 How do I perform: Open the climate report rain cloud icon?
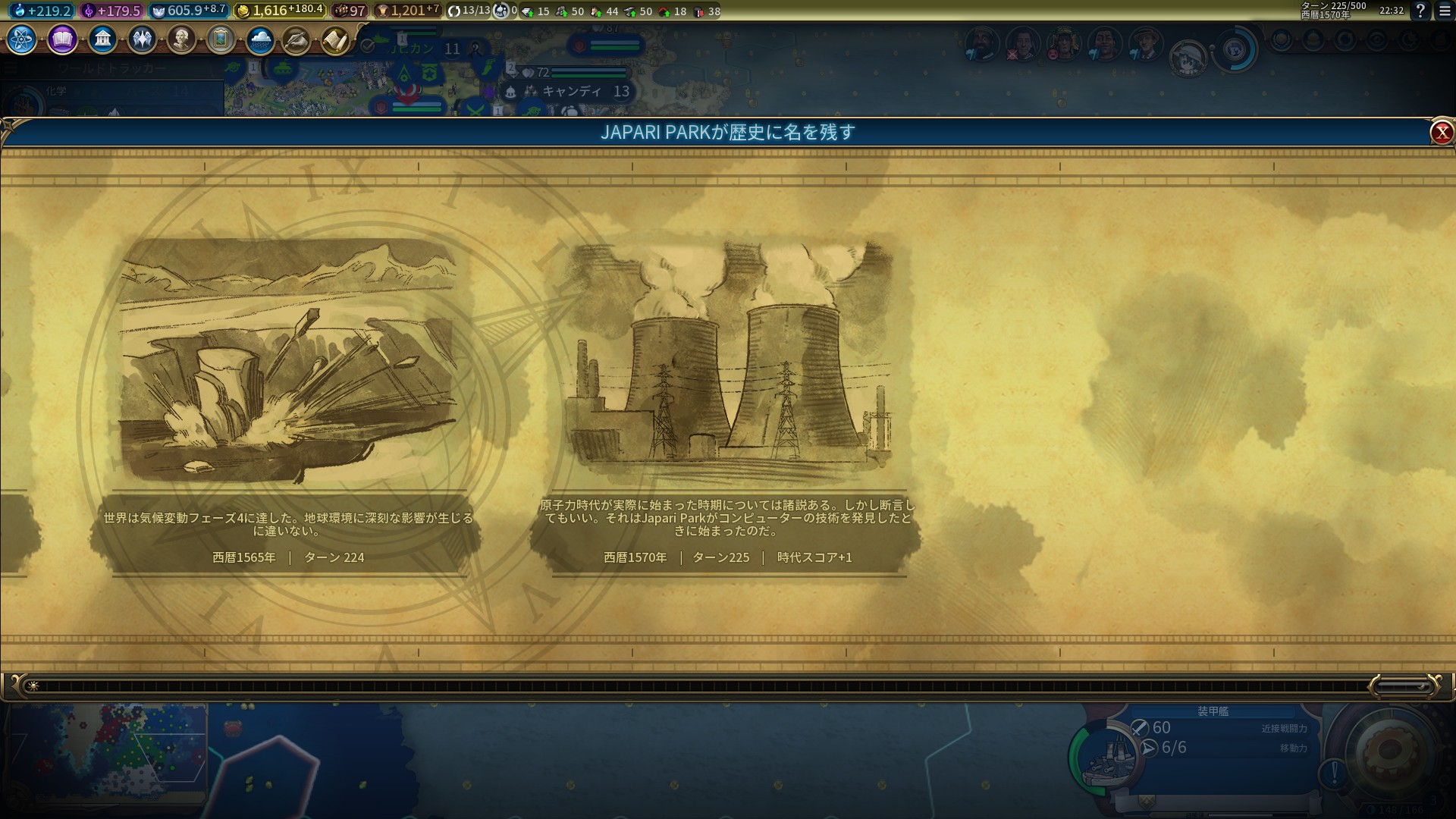tap(260, 39)
